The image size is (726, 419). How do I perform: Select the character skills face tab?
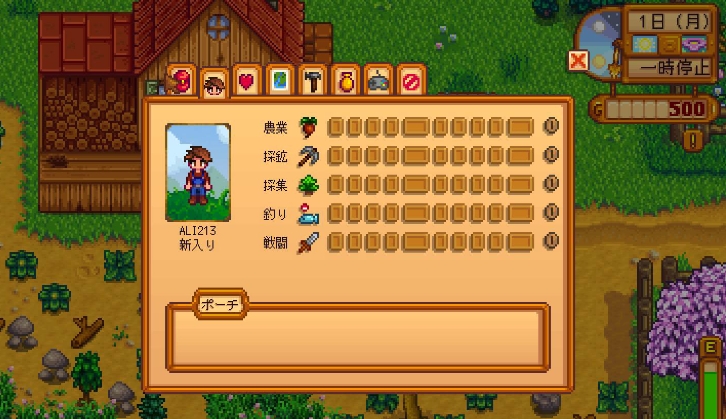point(213,82)
